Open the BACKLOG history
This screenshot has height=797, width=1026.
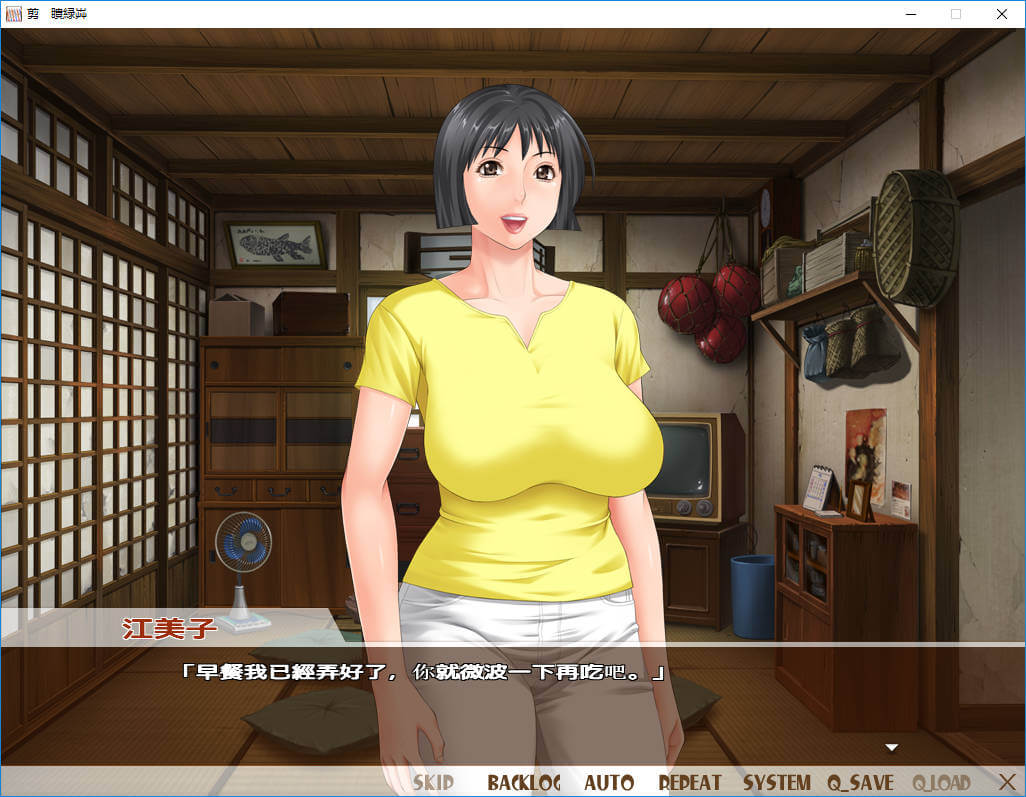click(524, 782)
